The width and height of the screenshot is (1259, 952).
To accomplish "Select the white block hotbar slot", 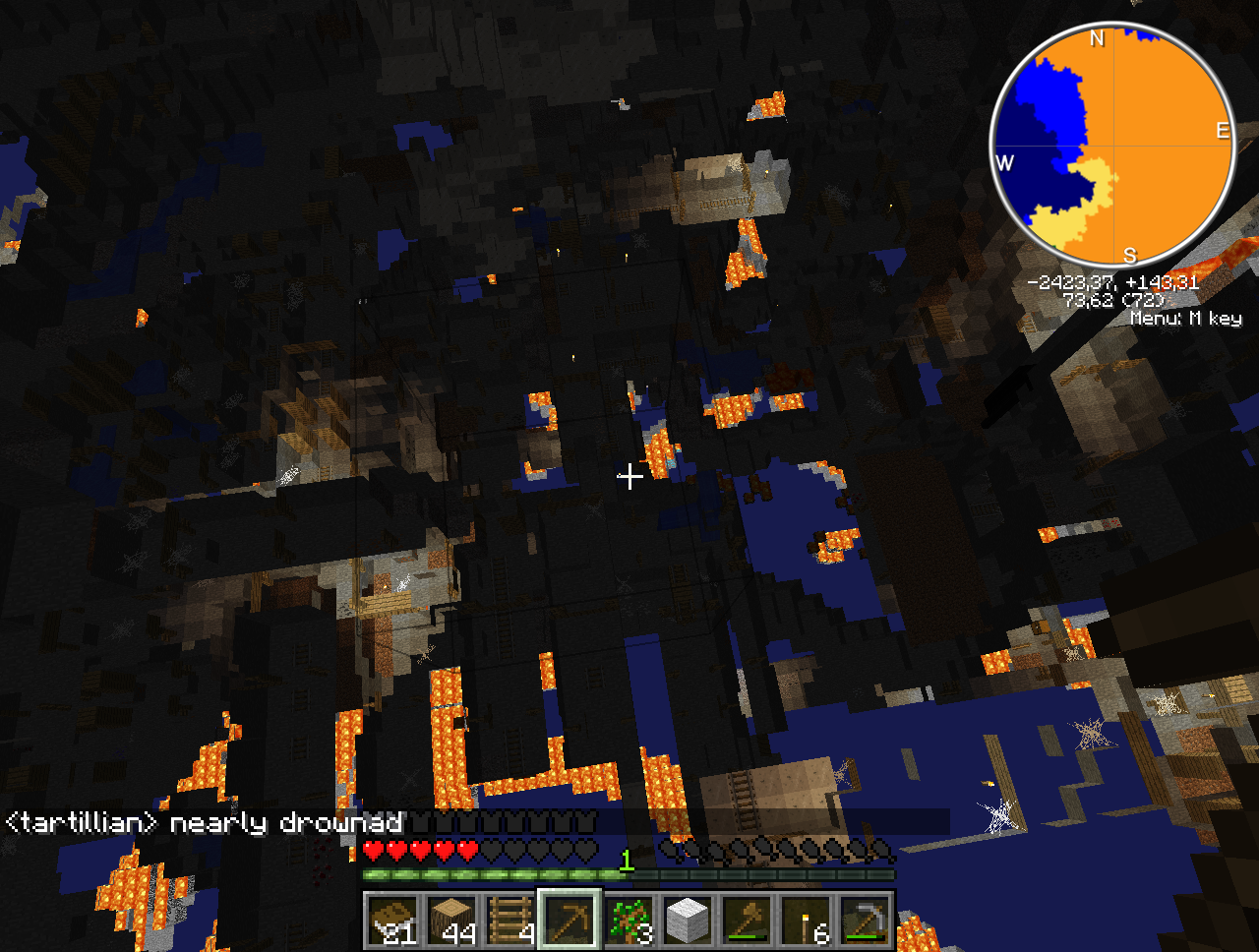I will click(x=688, y=921).
